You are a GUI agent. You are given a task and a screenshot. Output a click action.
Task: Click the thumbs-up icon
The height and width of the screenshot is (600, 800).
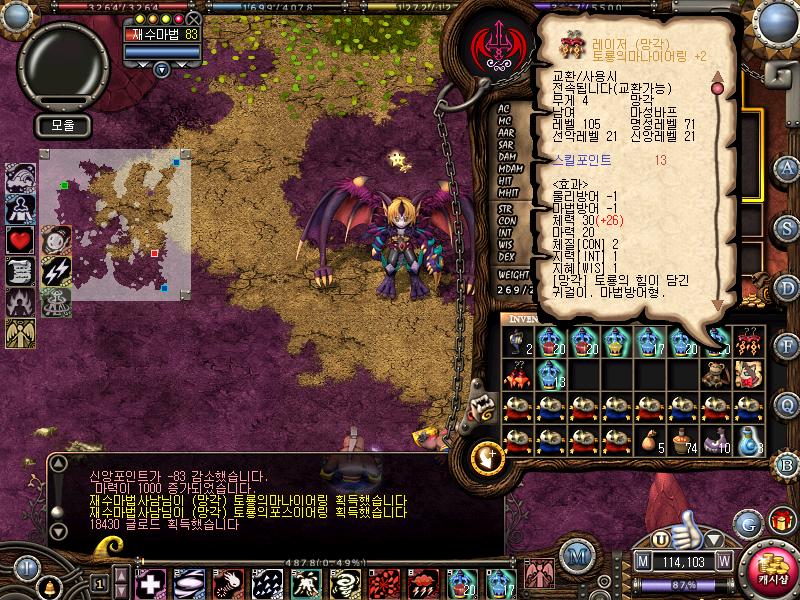click(688, 525)
